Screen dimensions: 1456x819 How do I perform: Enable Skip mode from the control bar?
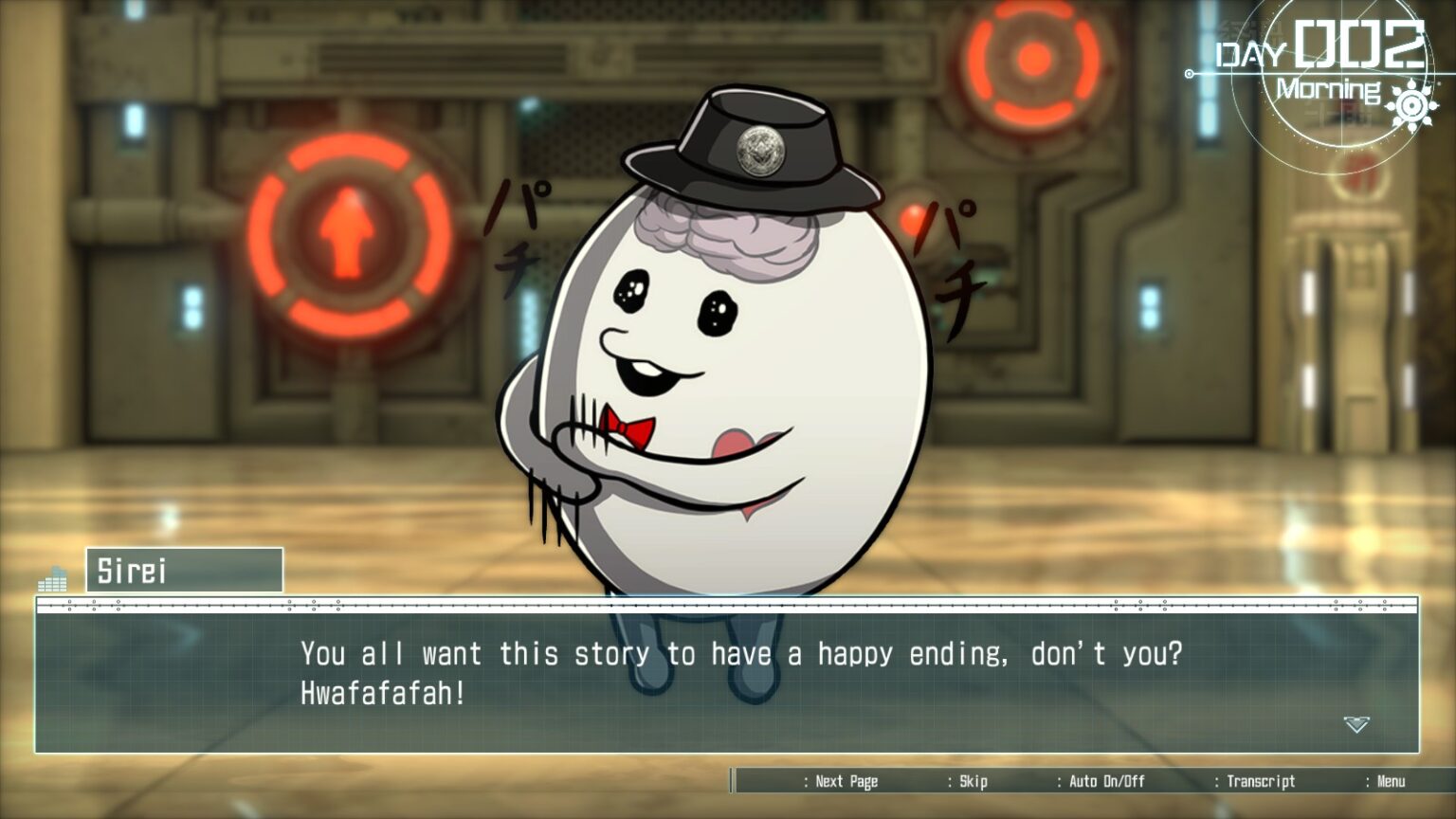click(x=974, y=782)
